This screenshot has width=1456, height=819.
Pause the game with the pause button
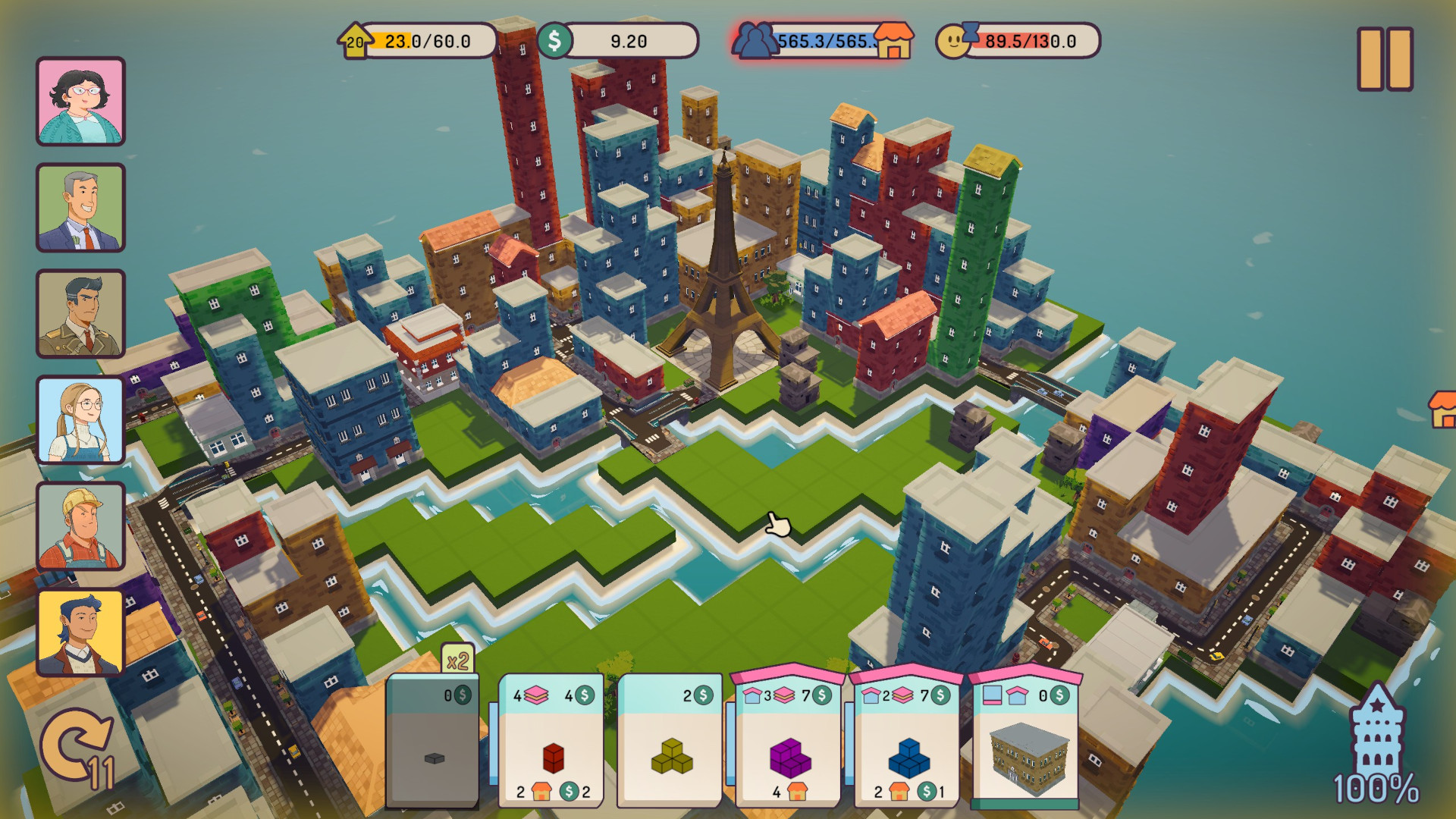(1385, 59)
